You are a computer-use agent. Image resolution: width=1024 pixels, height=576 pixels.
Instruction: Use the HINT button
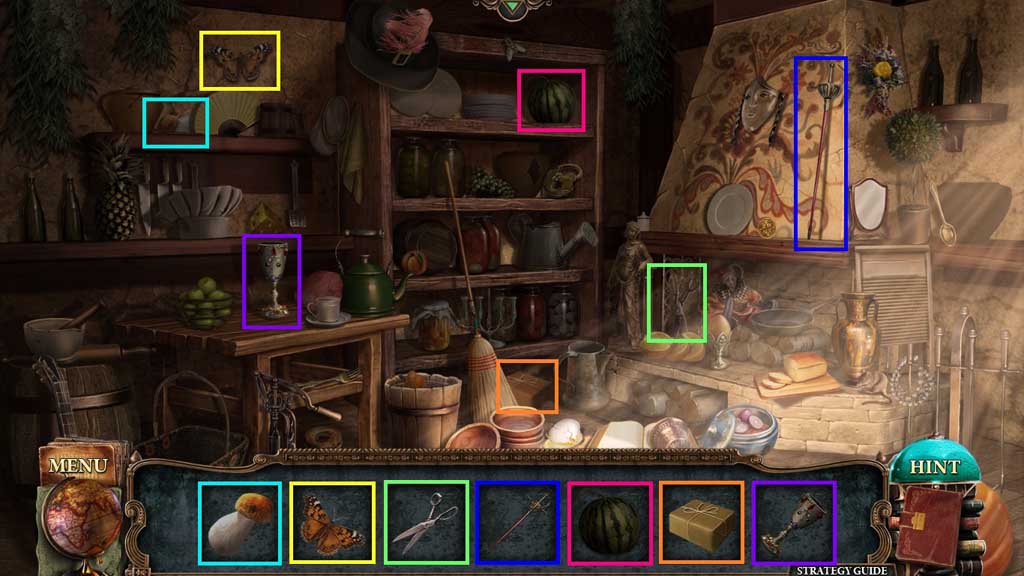point(934,467)
